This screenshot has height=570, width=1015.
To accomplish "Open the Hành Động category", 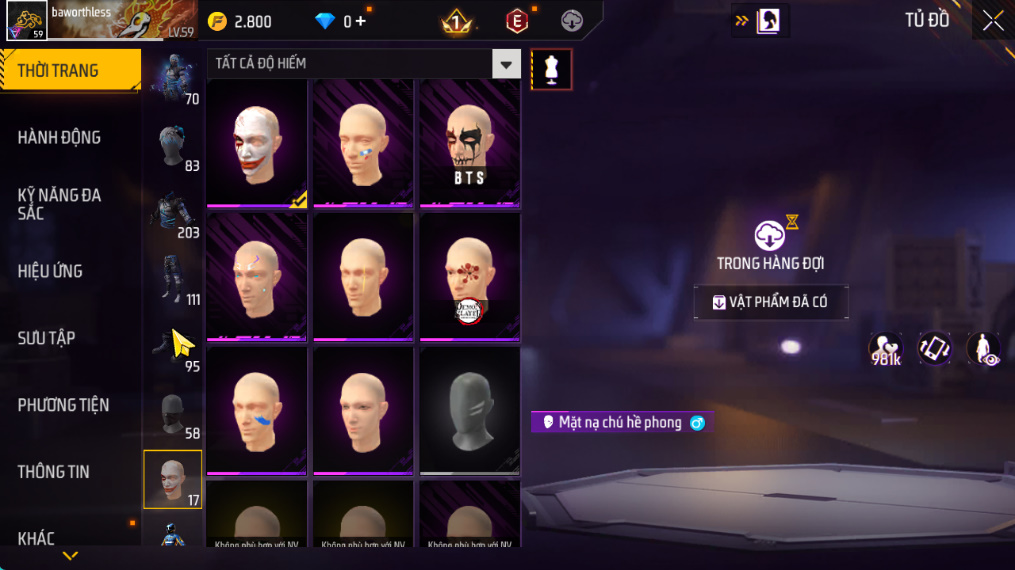I will click(x=60, y=137).
